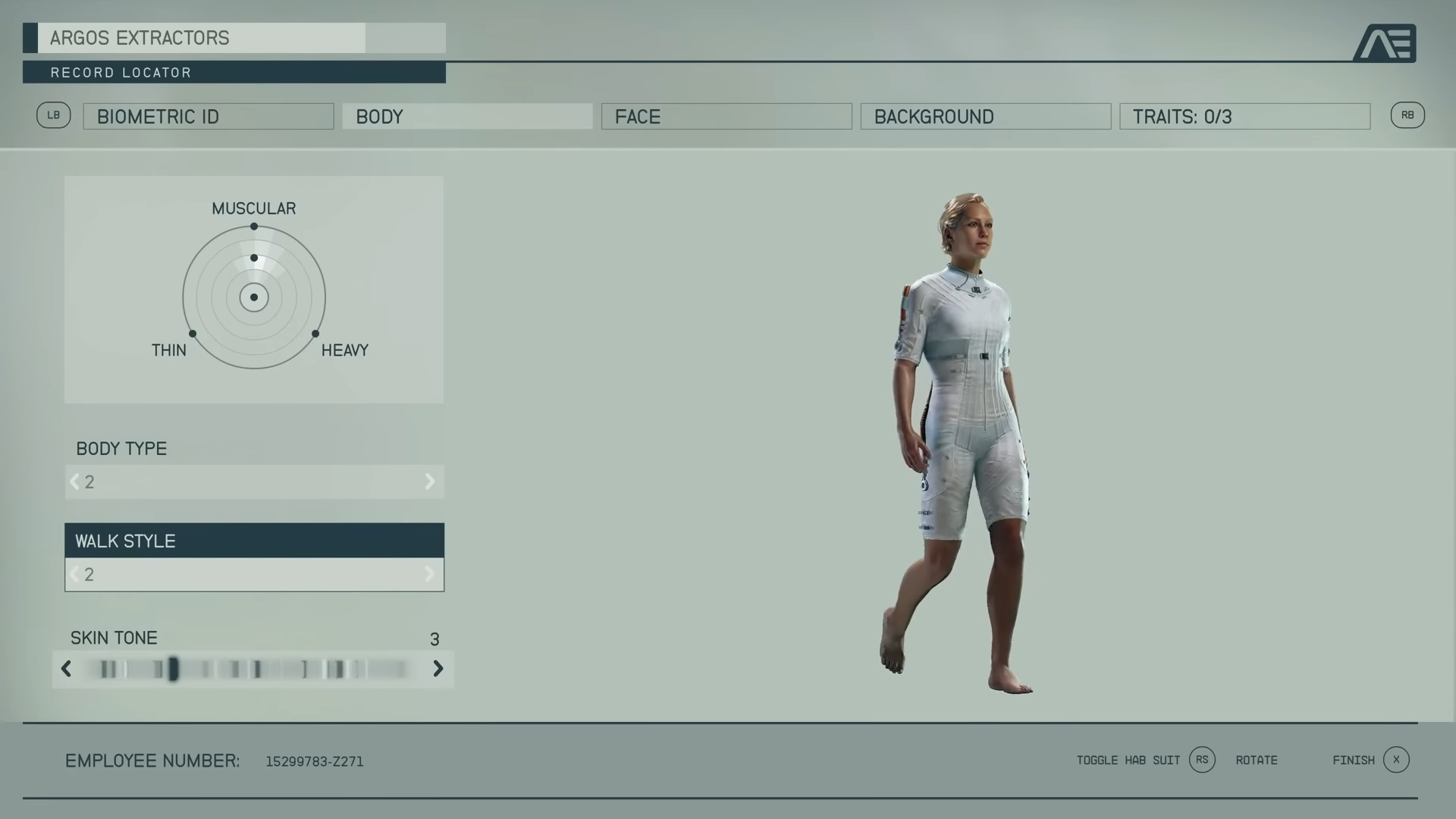Image resolution: width=1456 pixels, height=819 pixels.
Task: Click Finish to confirm the character
Action: point(1354,760)
